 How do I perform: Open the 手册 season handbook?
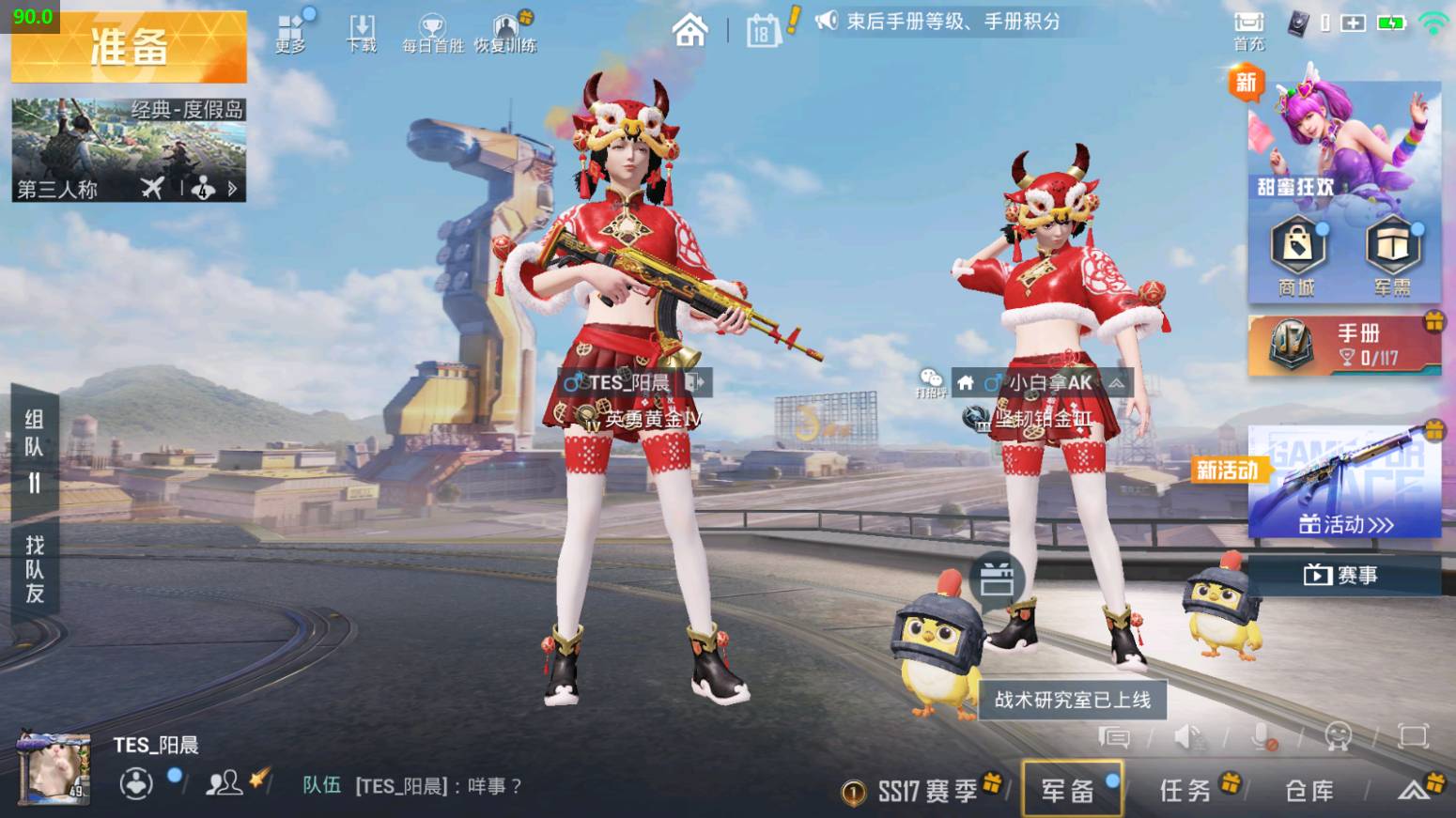coord(1344,345)
